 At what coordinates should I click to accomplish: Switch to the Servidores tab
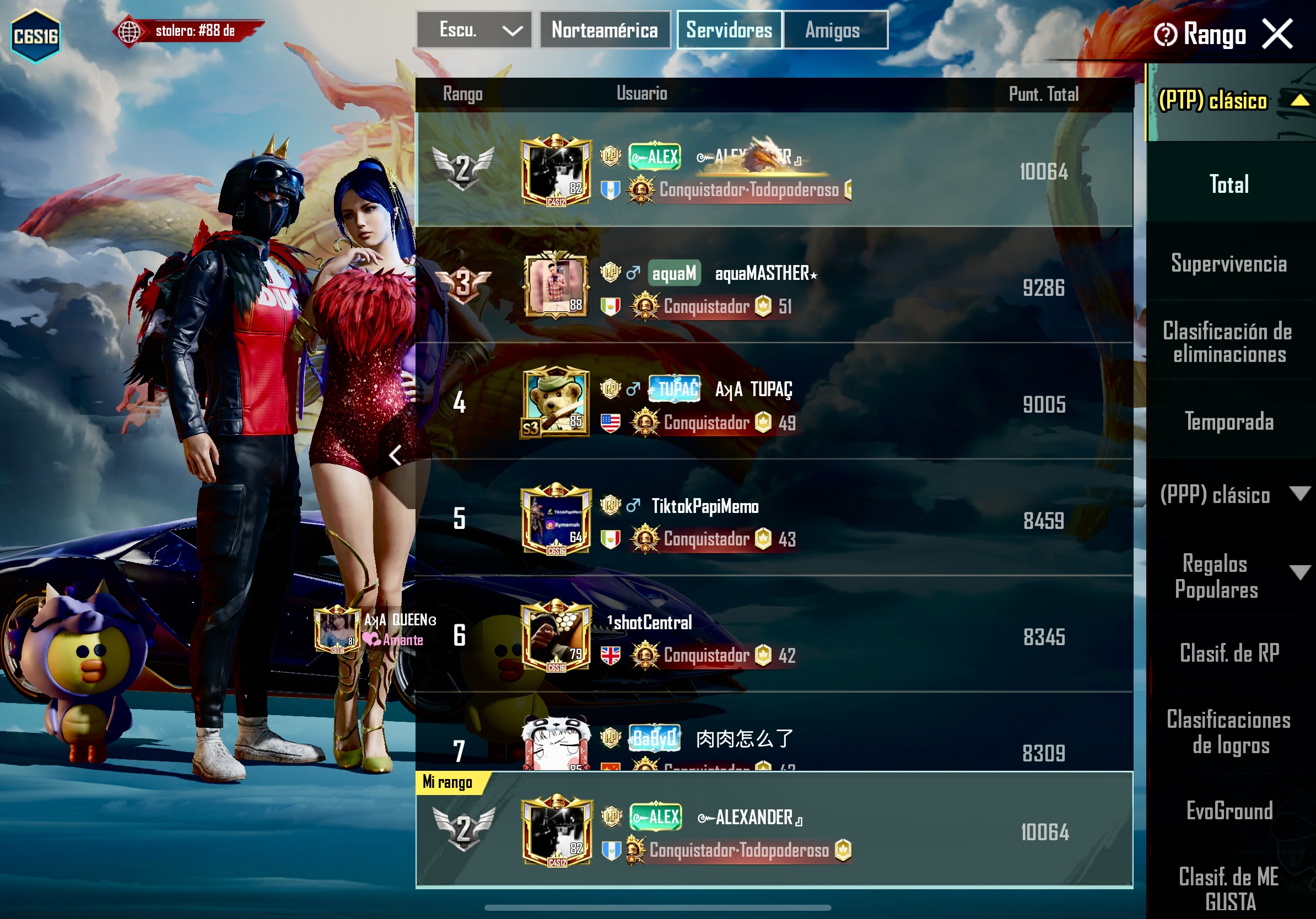[x=729, y=30]
